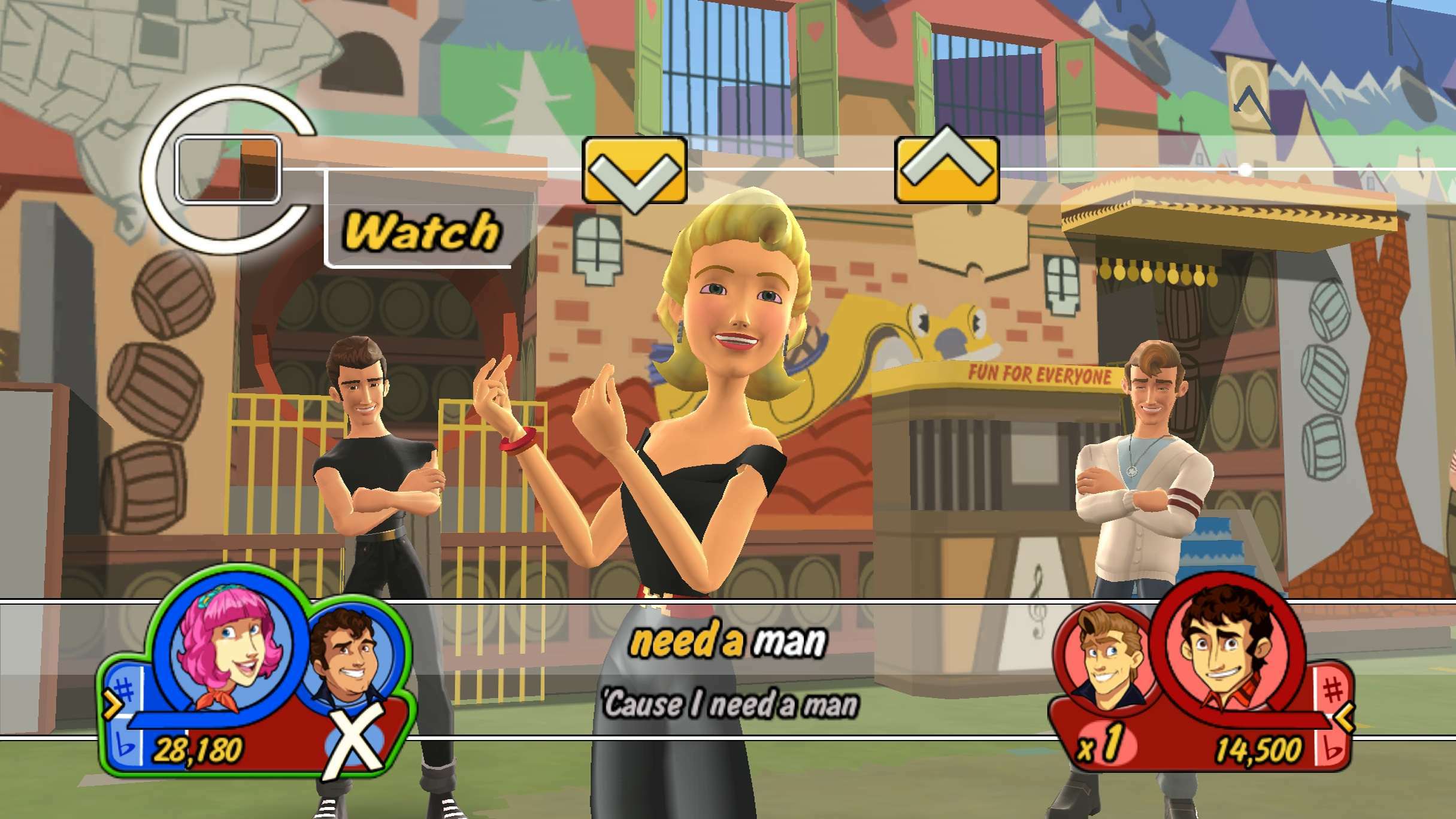The image size is (1456, 819).
Task: Click the clock face on the background tower
Action: pos(1247,91)
